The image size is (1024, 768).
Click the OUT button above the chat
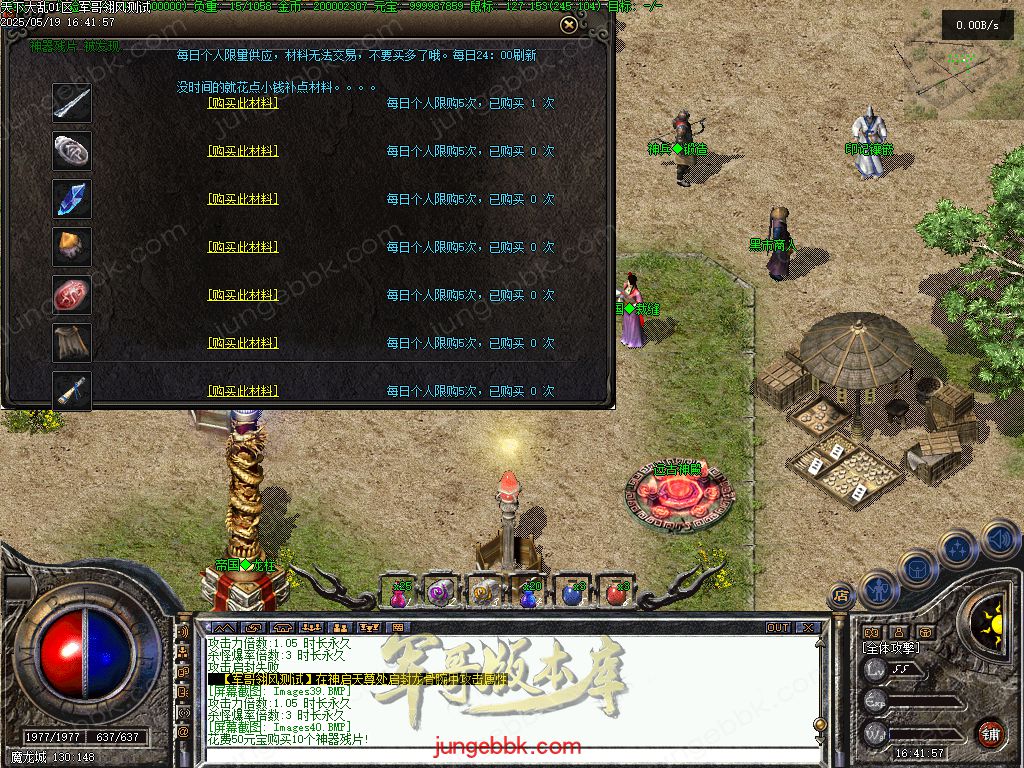[x=778, y=628]
